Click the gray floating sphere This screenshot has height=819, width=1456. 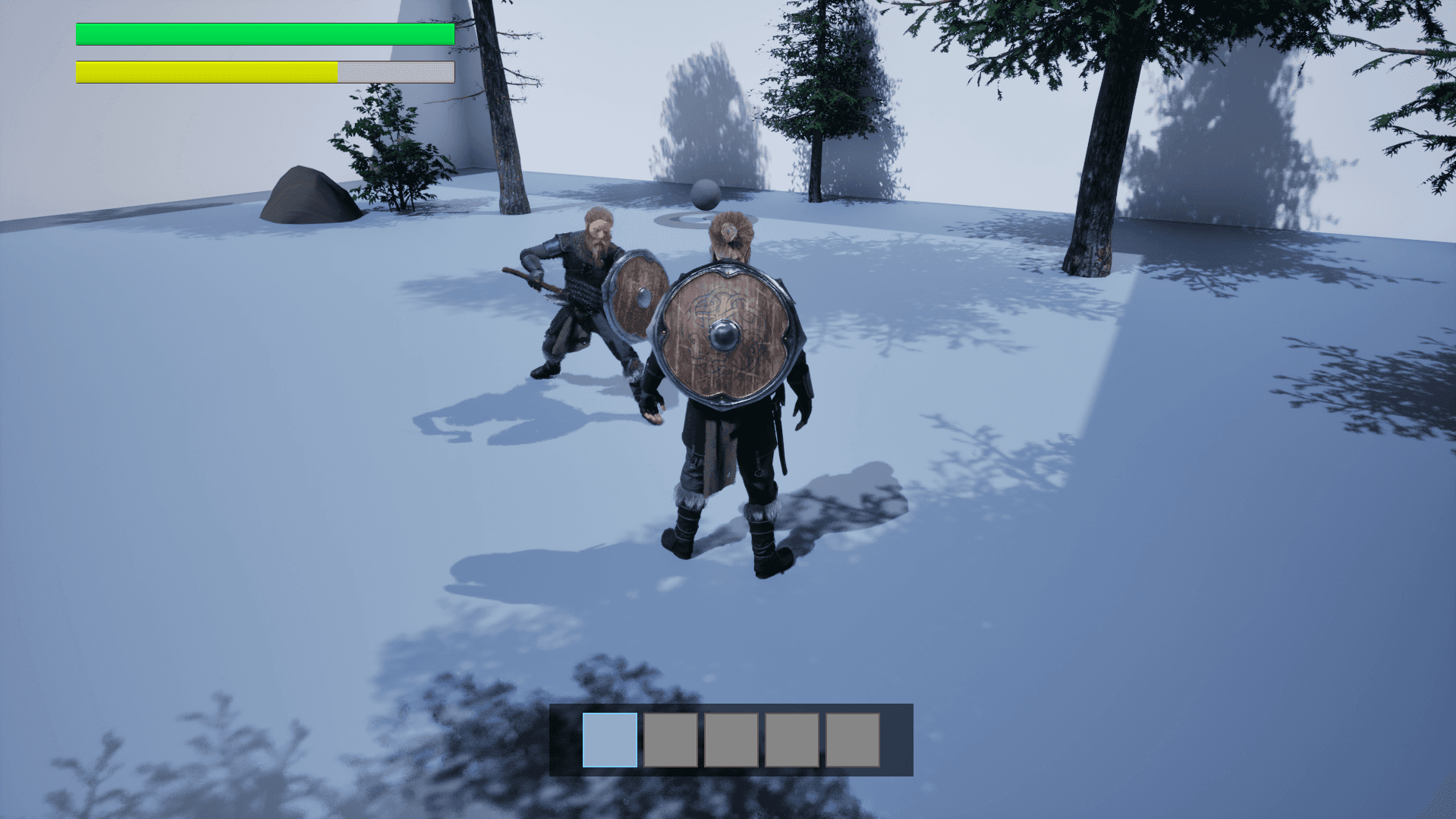point(706,194)
